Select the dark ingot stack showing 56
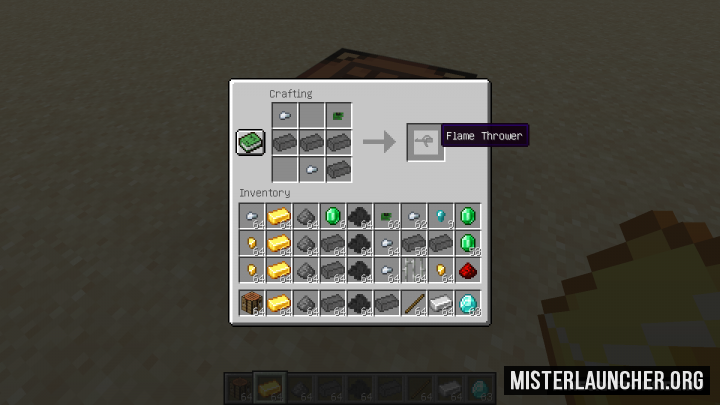This screenshot has width=720, height=405. [x=413, y=243]
